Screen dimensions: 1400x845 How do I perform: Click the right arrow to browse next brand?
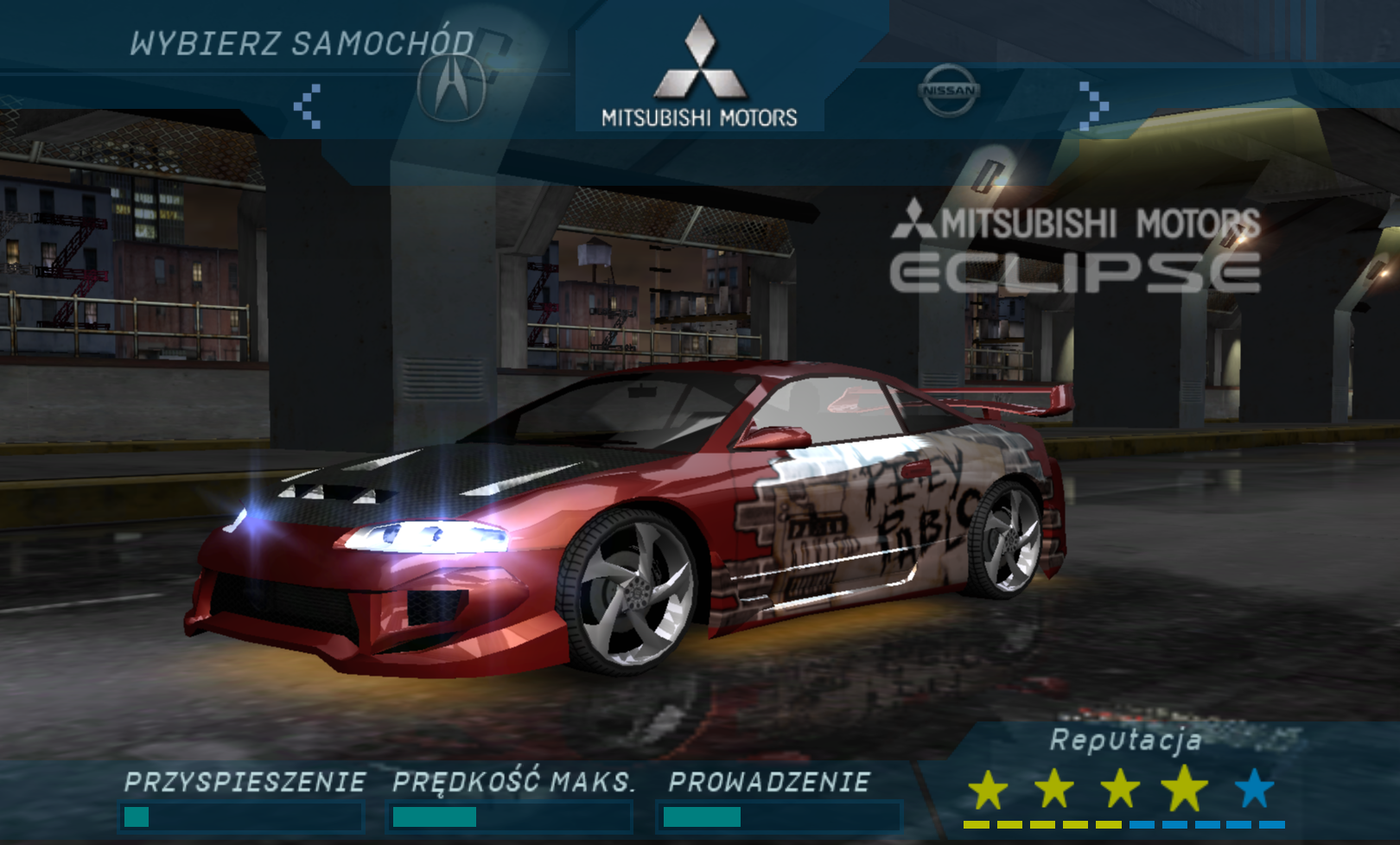(1092, 106)
